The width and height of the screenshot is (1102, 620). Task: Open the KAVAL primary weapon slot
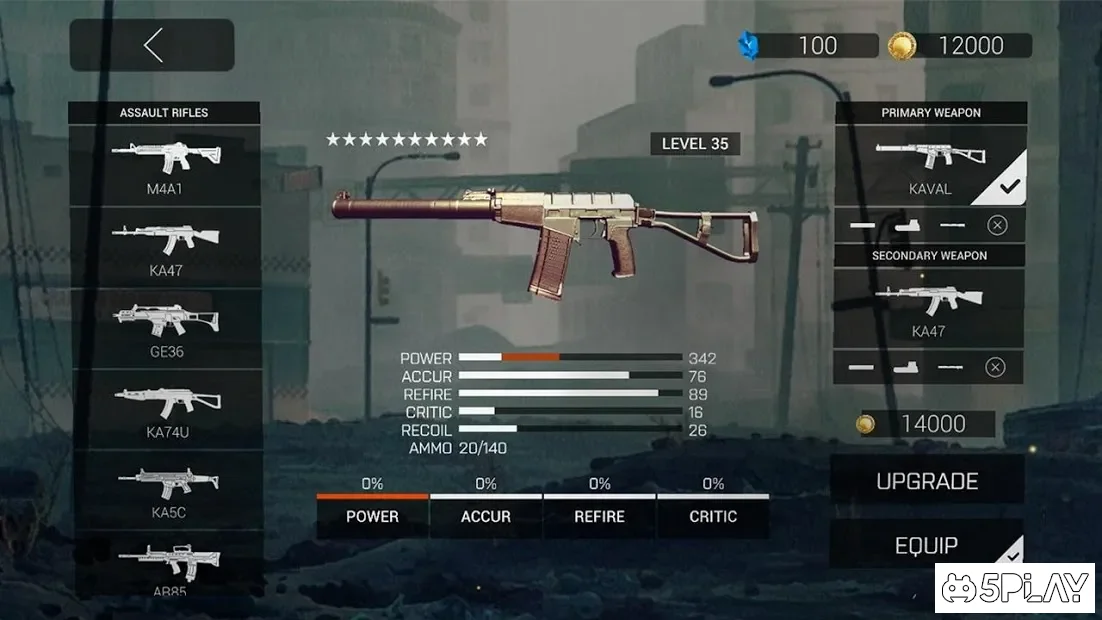point(930,165)
